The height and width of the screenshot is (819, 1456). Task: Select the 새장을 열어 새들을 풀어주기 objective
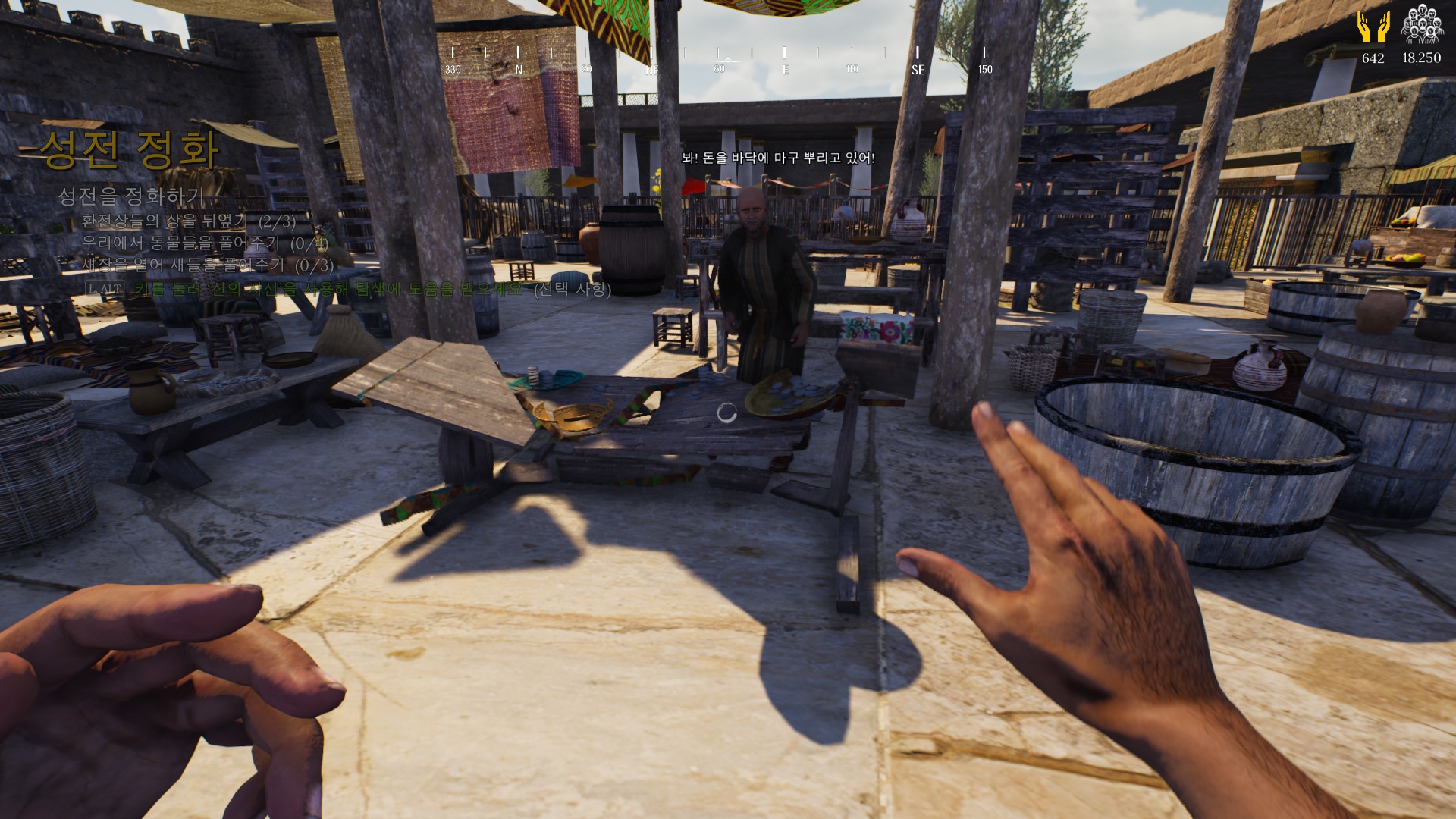[208, 265]
